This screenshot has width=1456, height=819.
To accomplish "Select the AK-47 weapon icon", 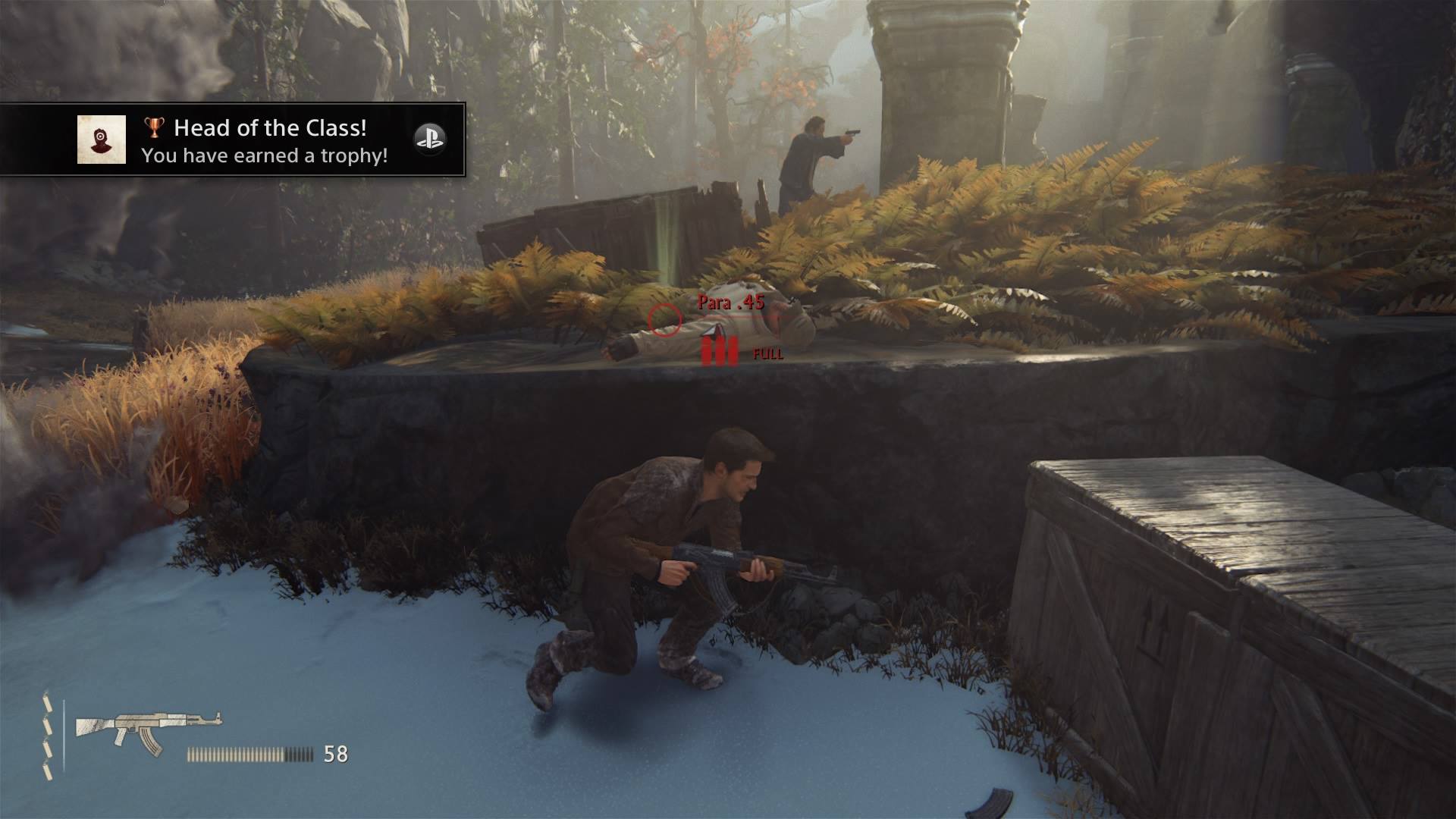I will pos(148,732).
